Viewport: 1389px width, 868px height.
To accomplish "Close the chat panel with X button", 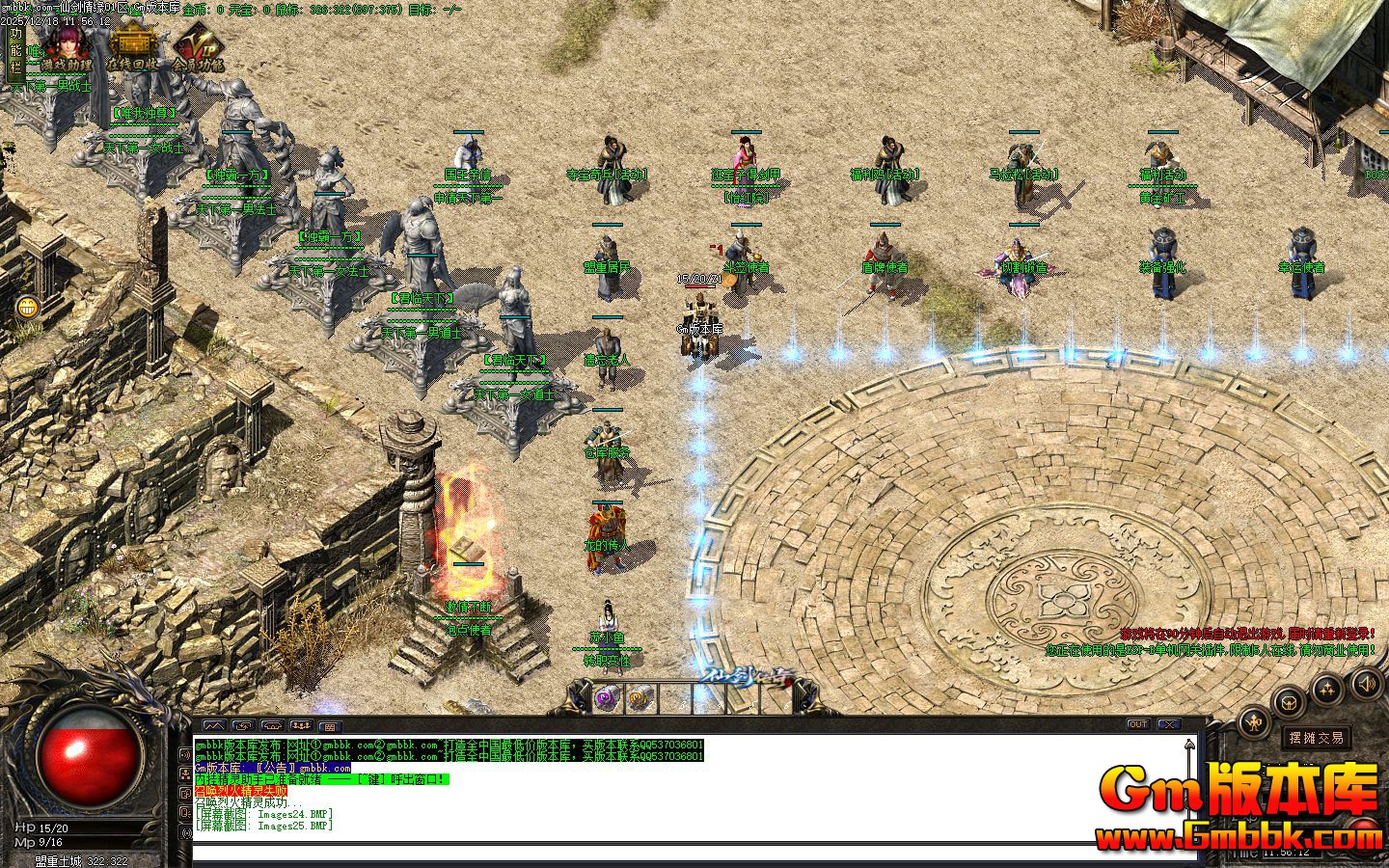I will (x=1169, y=724).
